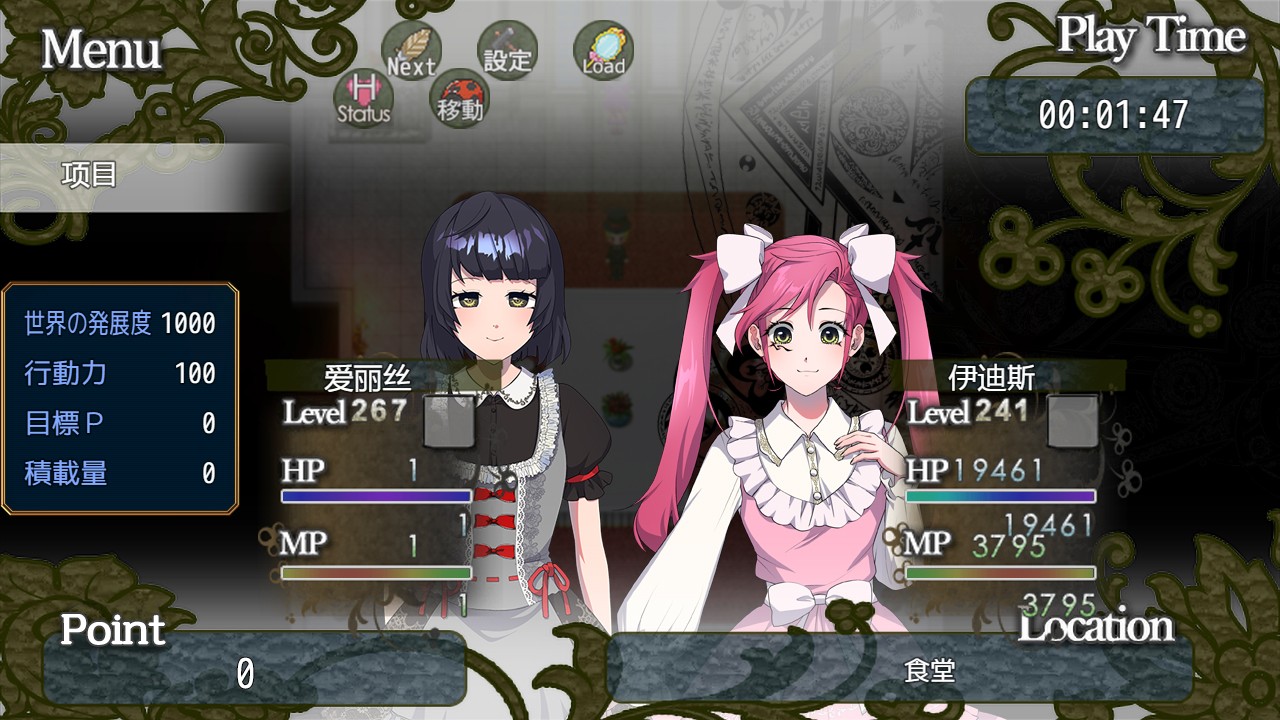
Task: Open the Next feather icon
Action: (x=411, y=52)
